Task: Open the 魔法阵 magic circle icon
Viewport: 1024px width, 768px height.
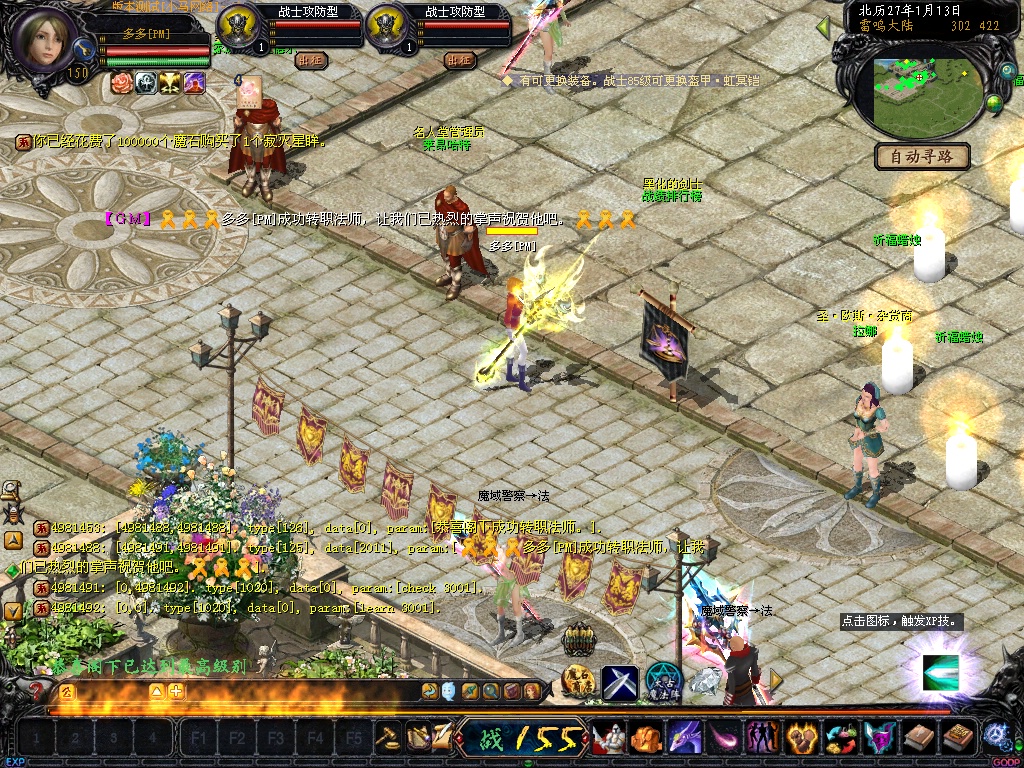Action: click(x=662, y=682)
